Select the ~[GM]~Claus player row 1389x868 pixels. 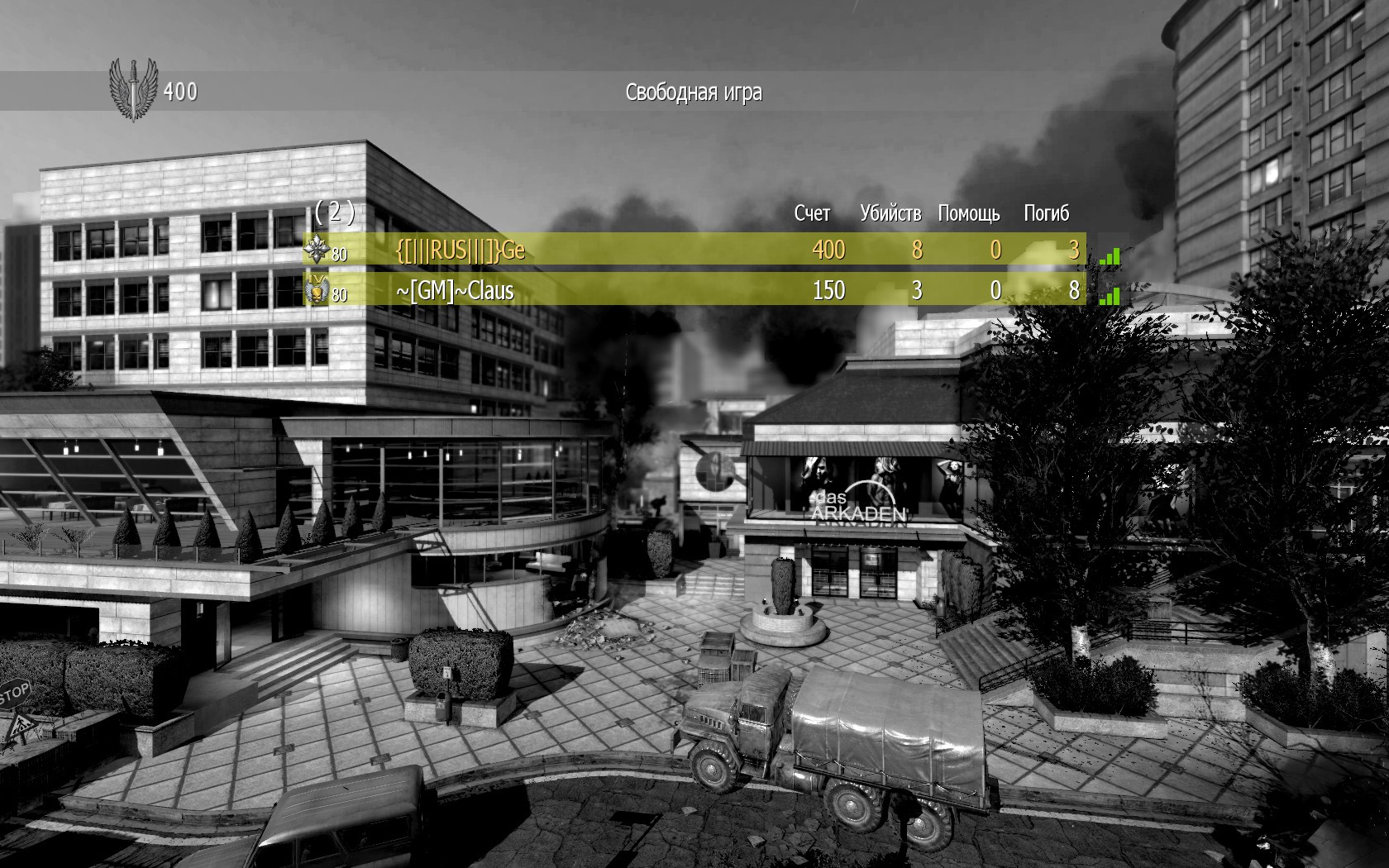694,290
